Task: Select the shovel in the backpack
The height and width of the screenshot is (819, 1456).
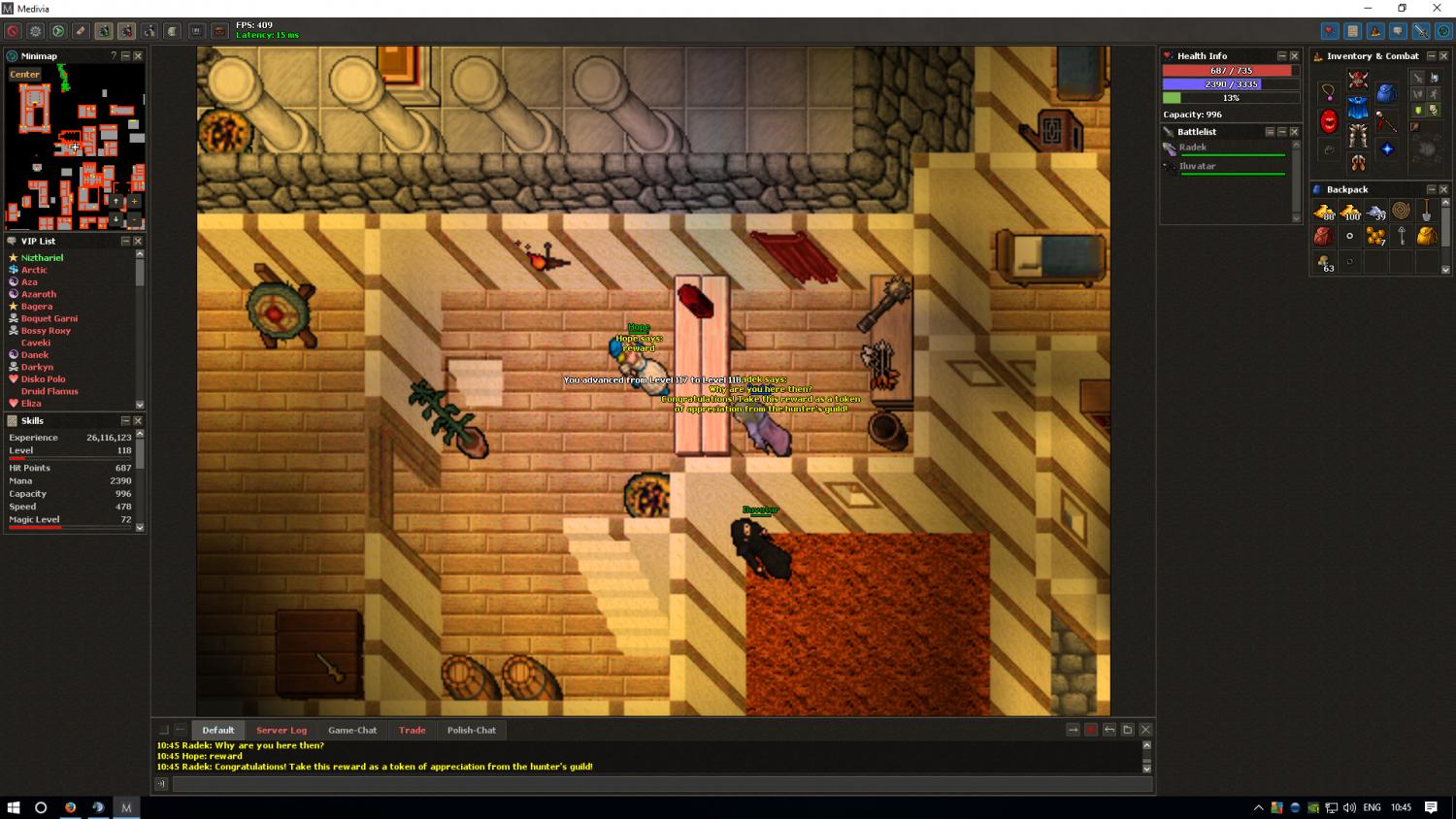Action: (1426, 212)
